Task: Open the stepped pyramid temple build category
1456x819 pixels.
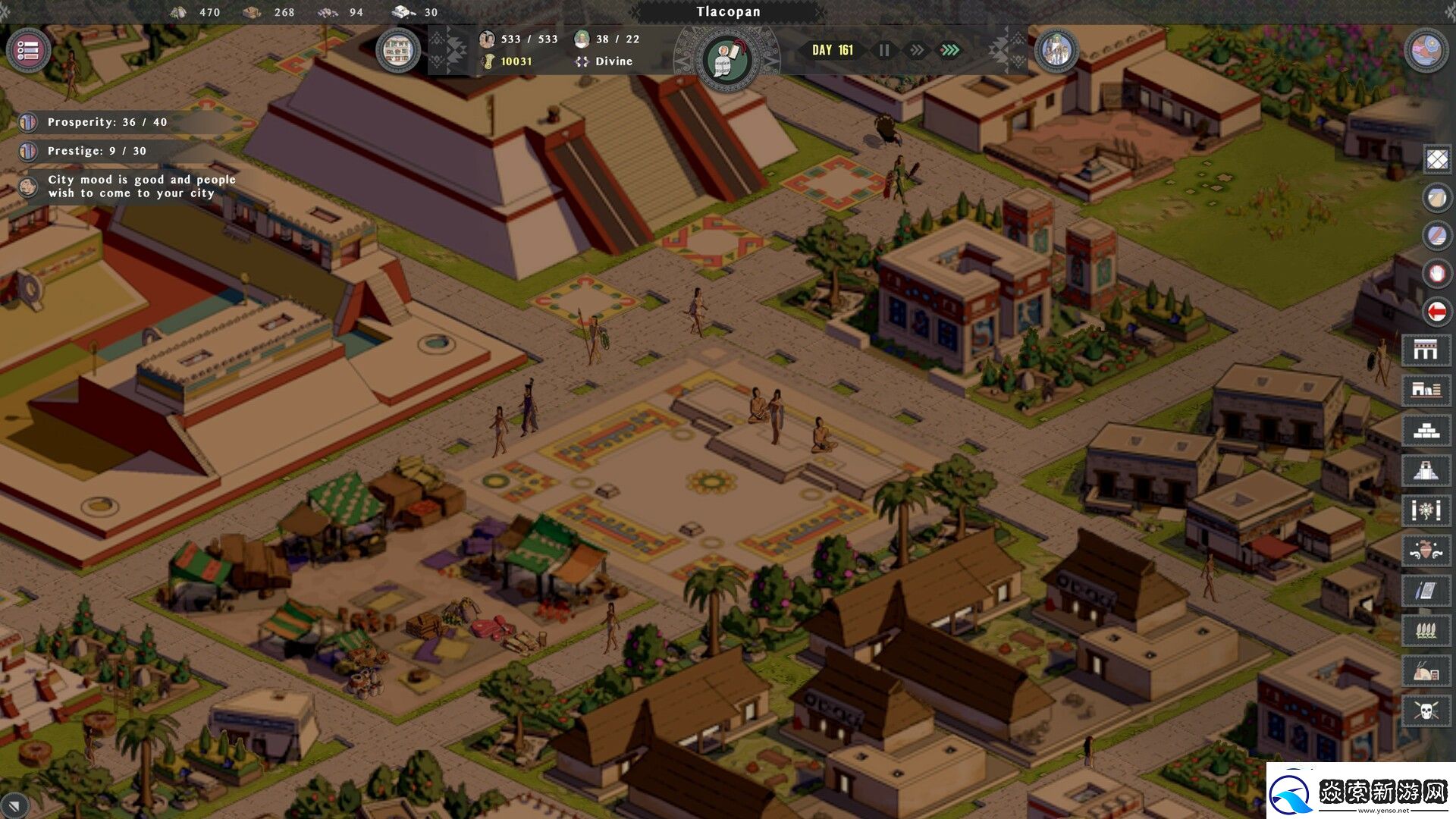Action: point(1426,470)
